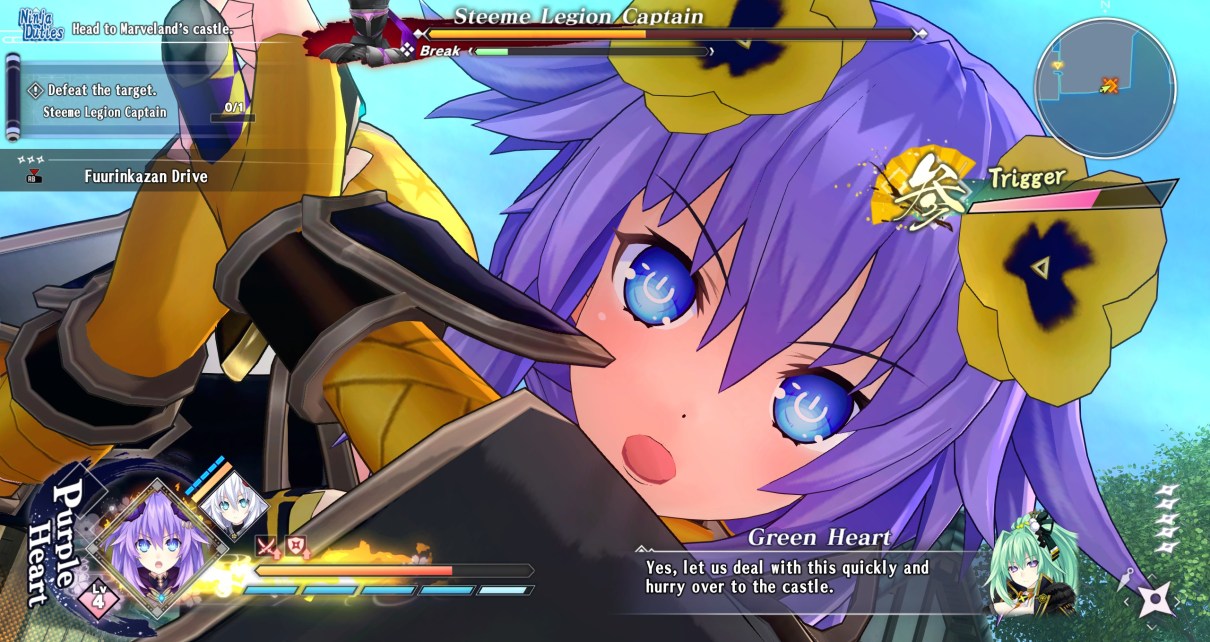Screen dimensions: 1210x642
Task: Click the golden fan Trigger emblem
Action: 922,185
